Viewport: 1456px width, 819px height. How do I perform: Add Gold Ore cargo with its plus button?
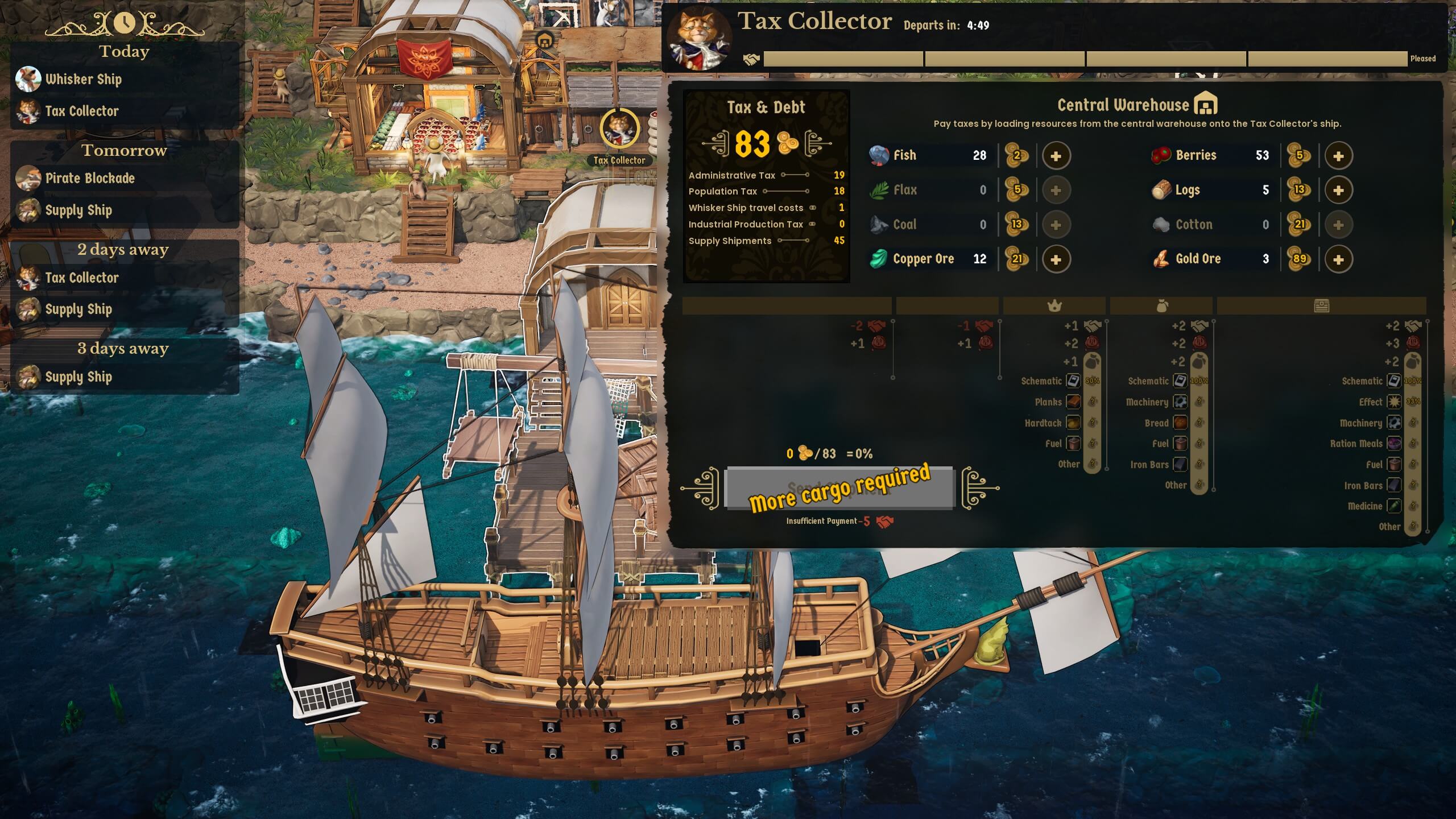click(1338, 259)
